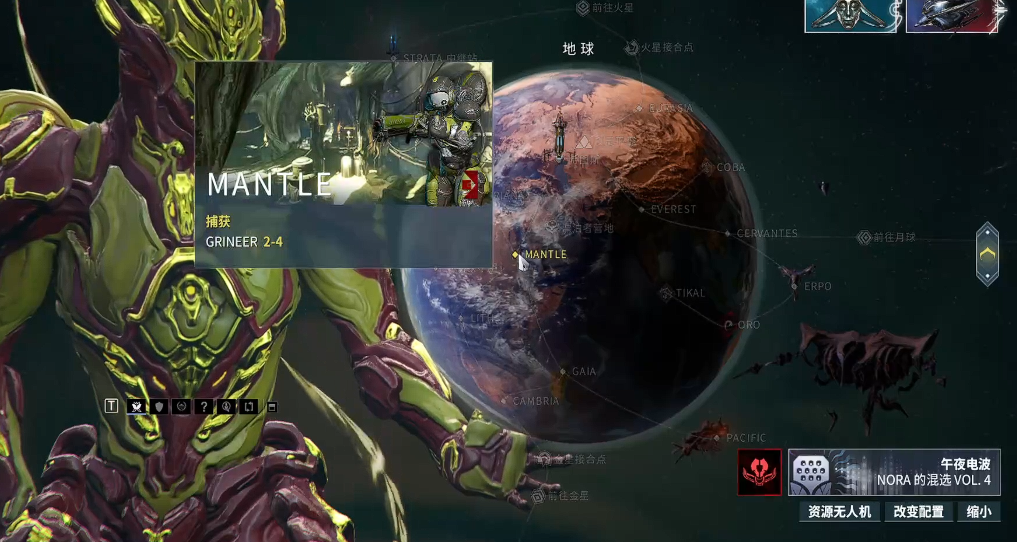This screenshot has width=1017, height=542.
Task: Open the question mark chat tab
Action: click(203, 406)
